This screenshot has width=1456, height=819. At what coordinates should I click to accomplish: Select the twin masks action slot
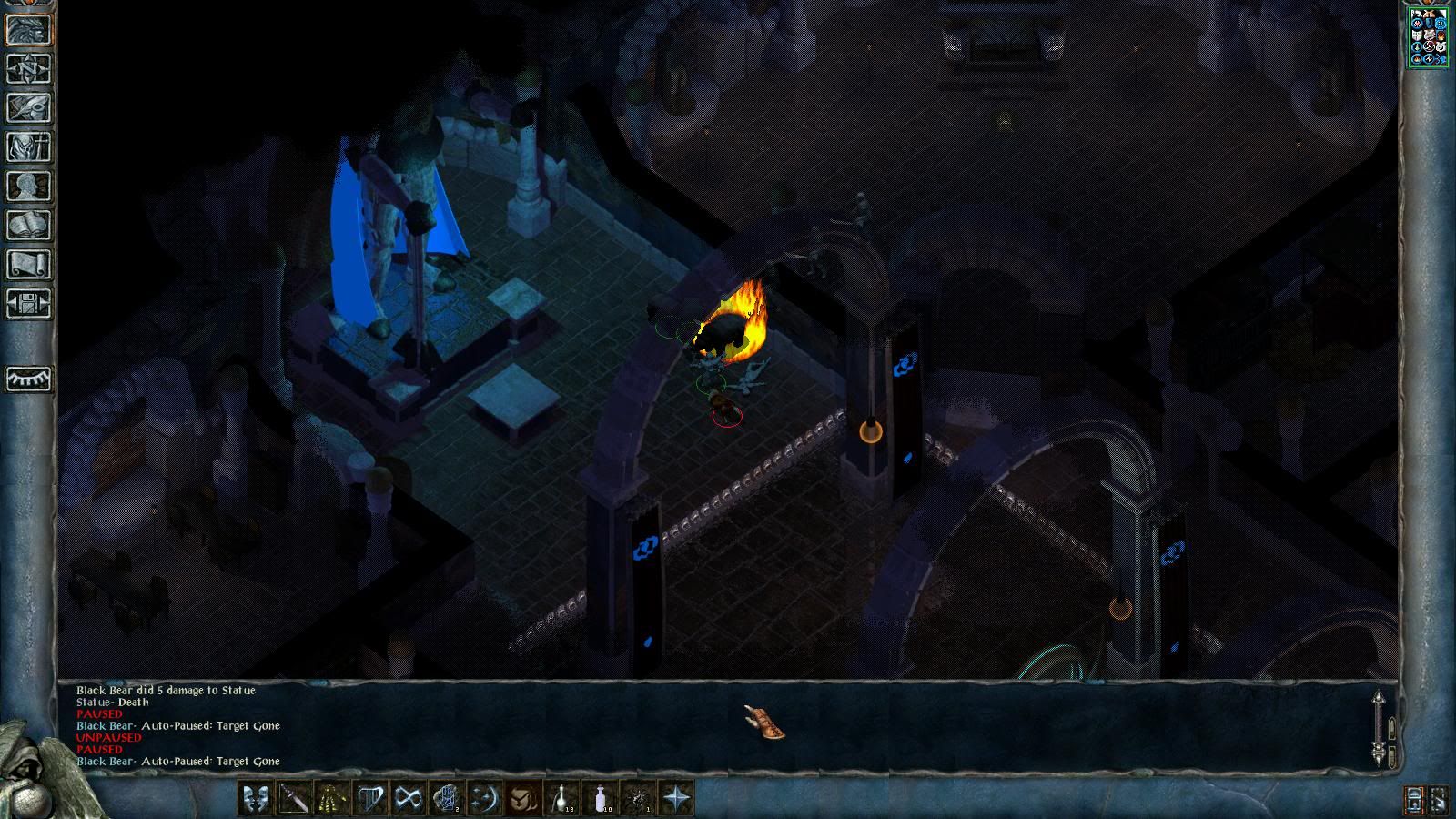click(x=256, y=799)
